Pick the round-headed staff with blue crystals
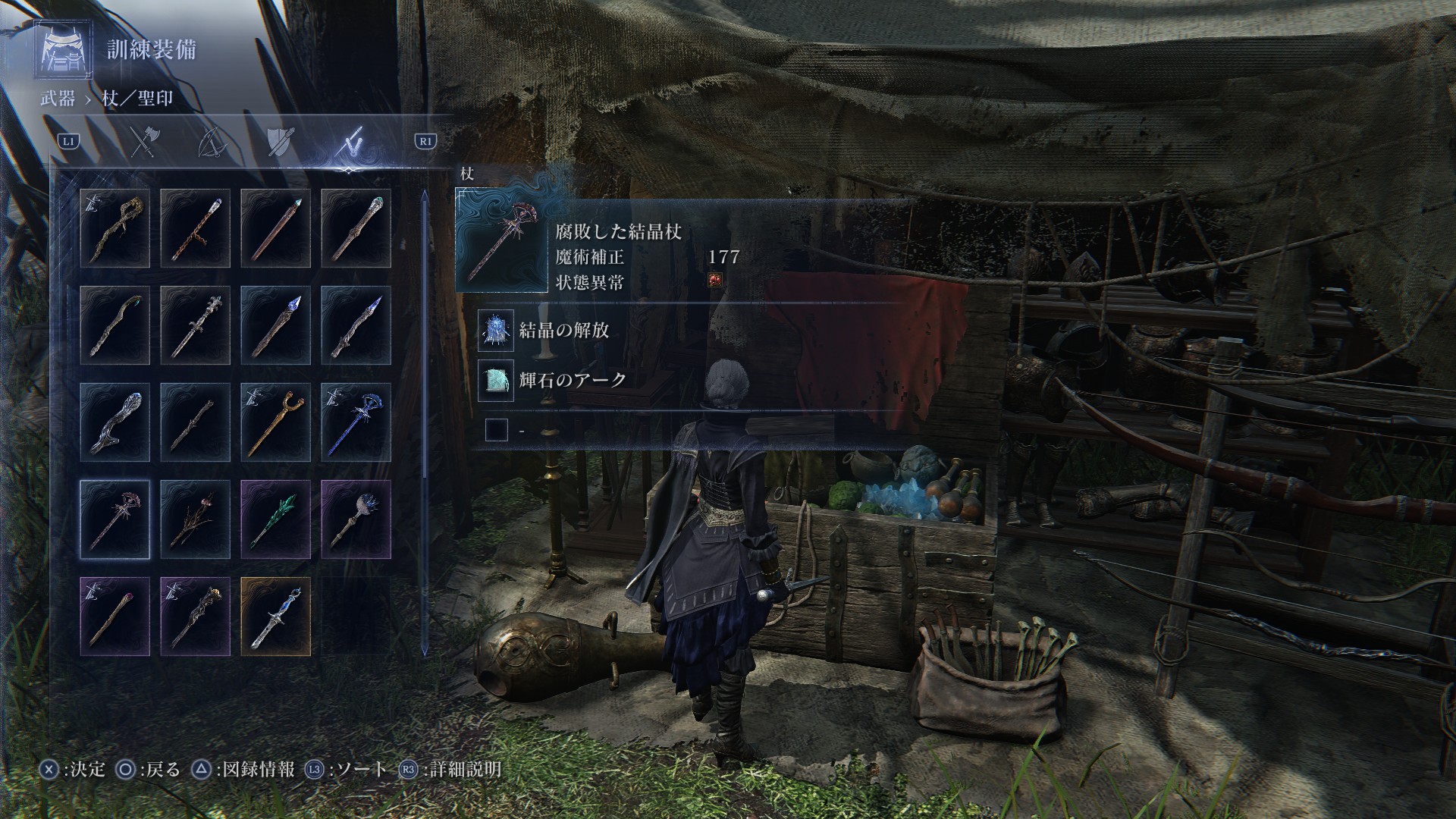1456x819 pixels. tap(356, 519)
